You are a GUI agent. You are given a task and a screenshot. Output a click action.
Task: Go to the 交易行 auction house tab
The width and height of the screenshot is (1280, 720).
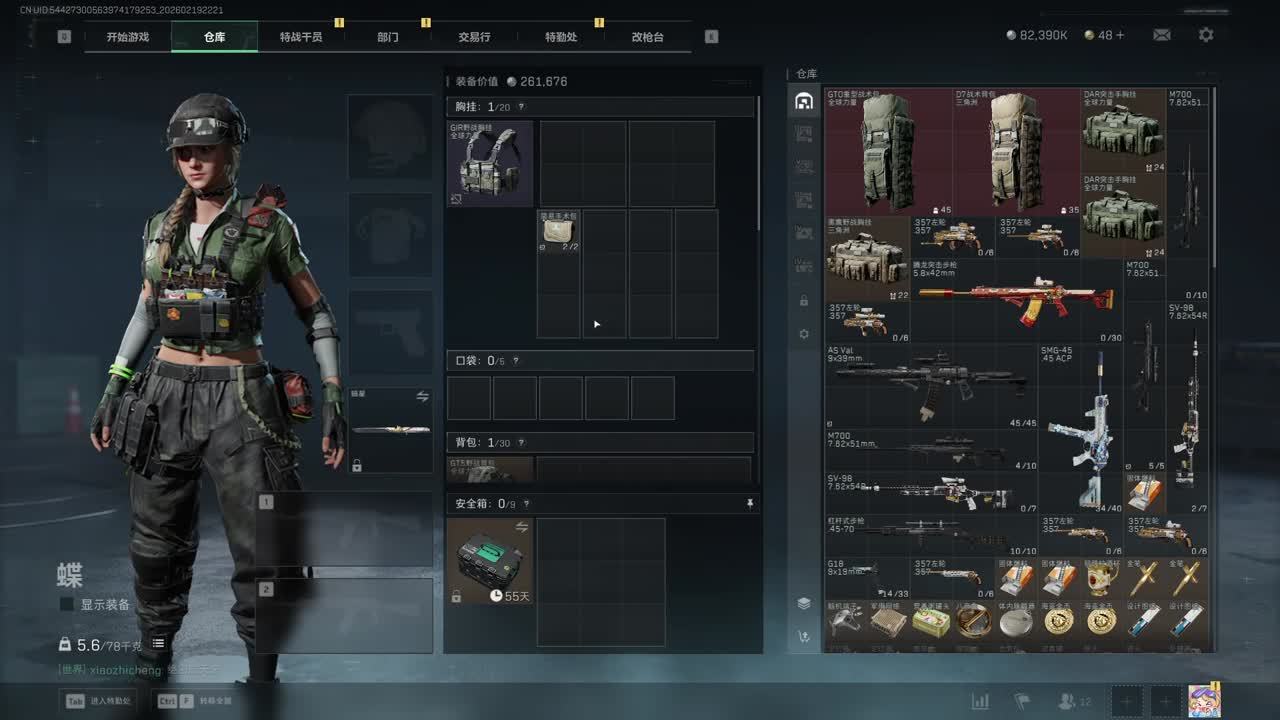(x=474, y=37)
